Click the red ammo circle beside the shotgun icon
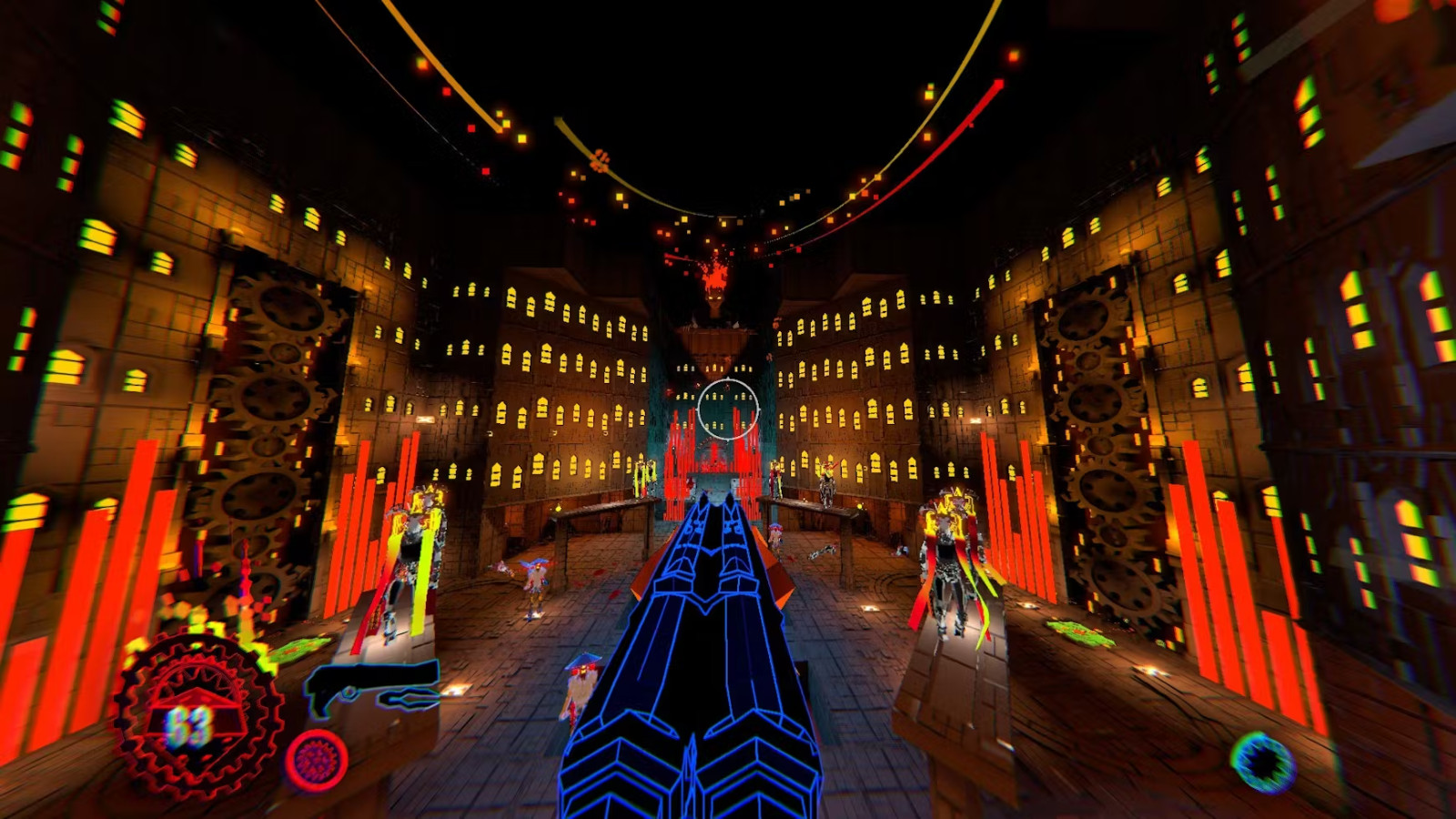The image size is (1456, 819). tap(317, 758)
